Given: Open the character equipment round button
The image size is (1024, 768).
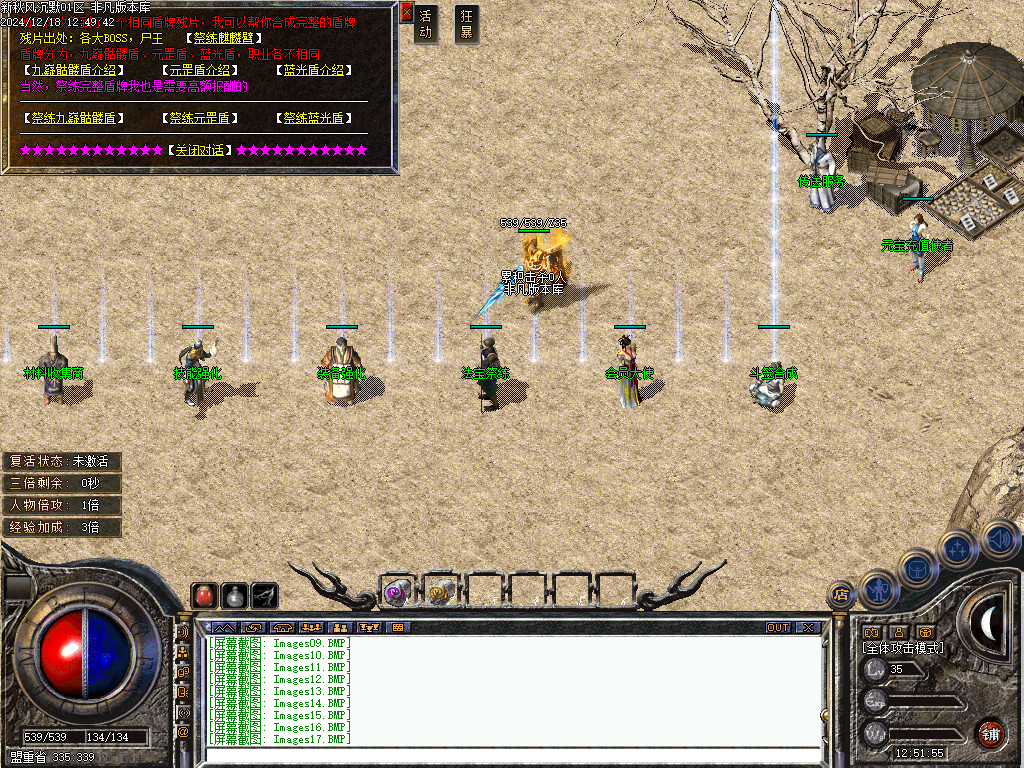Looking at the screenshot, I should coord(880,589).
